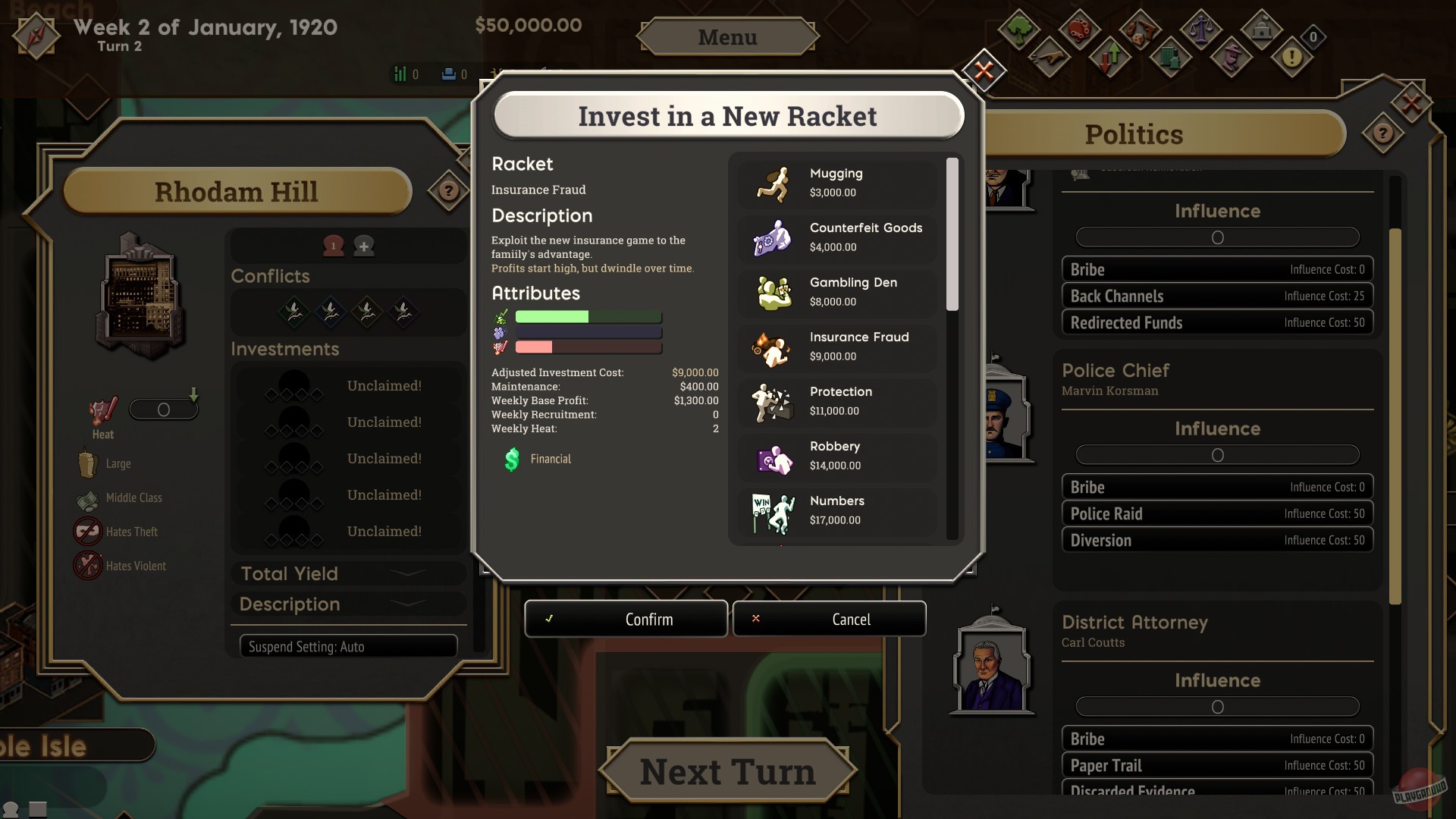Switch to the Politics panel header

1133,134
